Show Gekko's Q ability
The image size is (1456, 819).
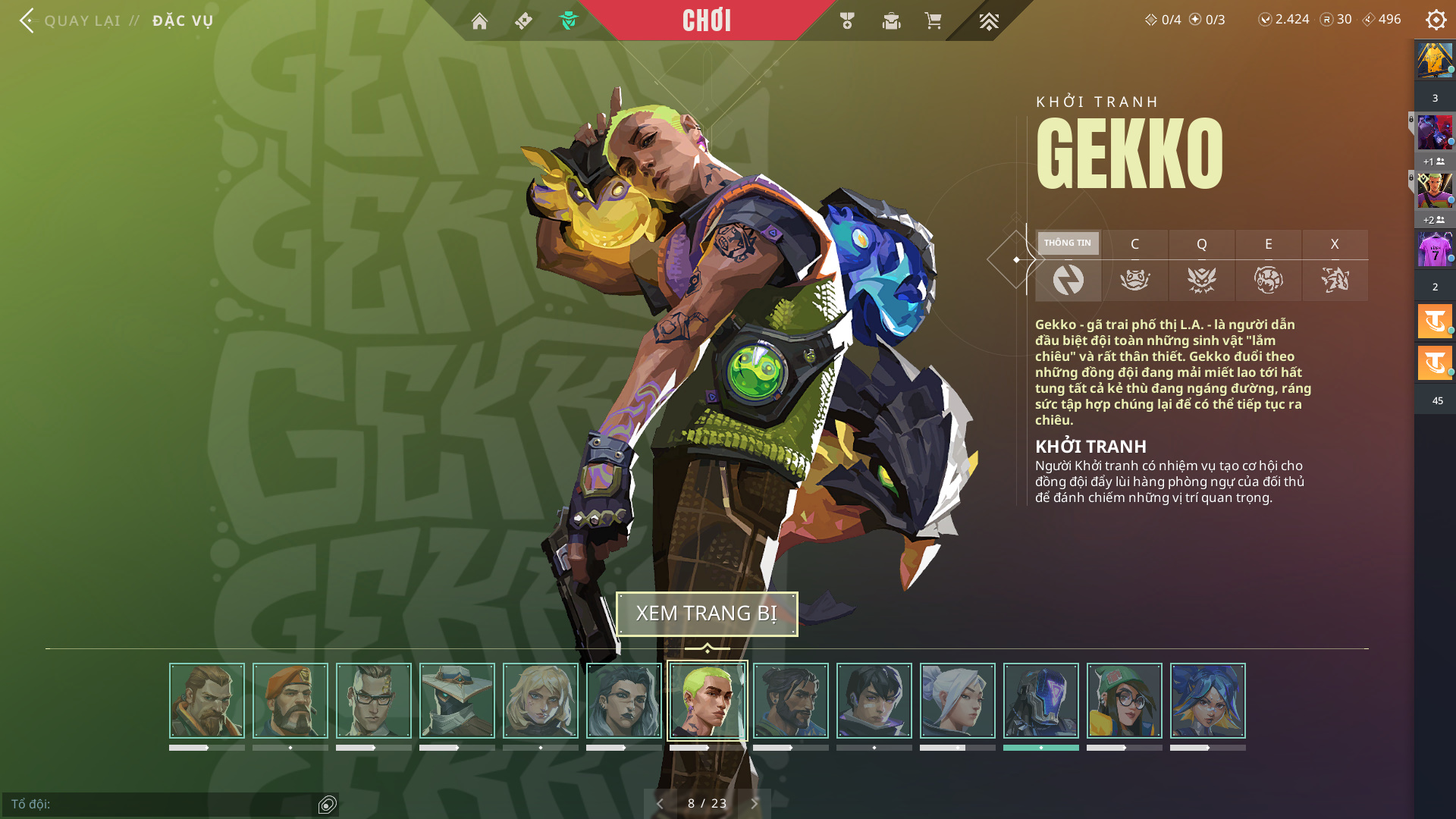point(1201,265)
